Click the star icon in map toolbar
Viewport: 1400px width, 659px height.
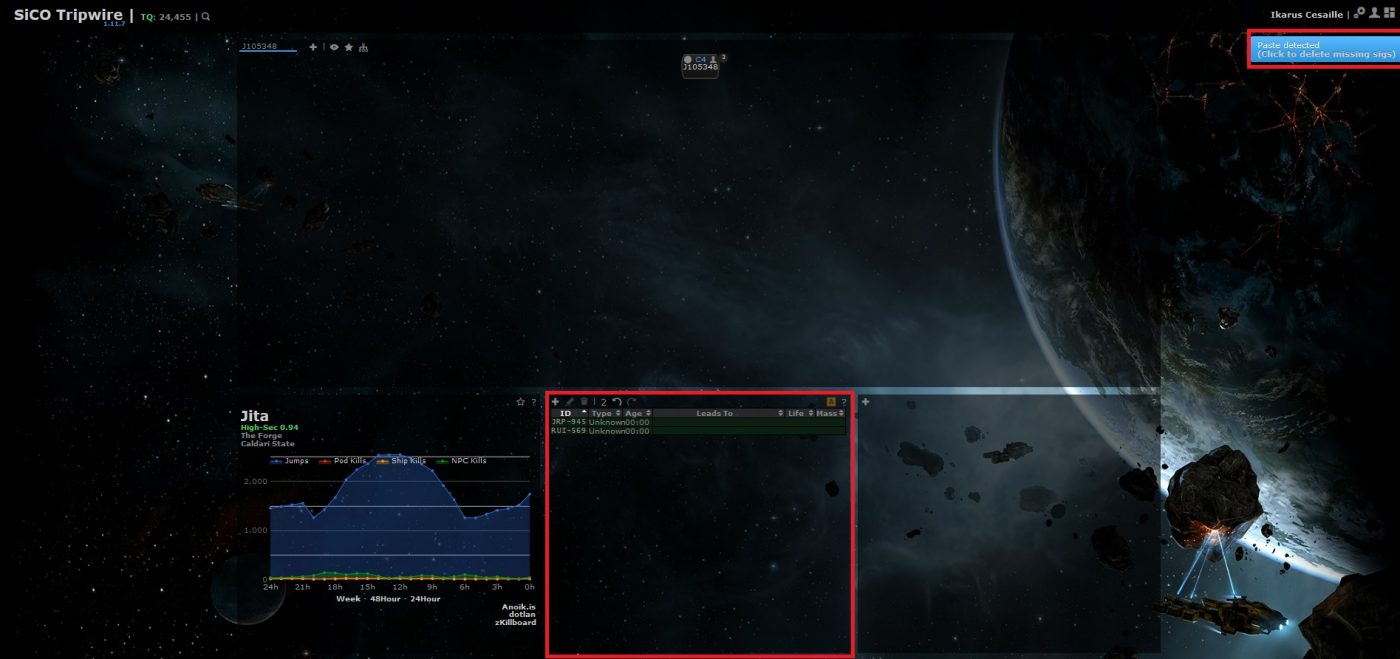(x=348, y=47)
